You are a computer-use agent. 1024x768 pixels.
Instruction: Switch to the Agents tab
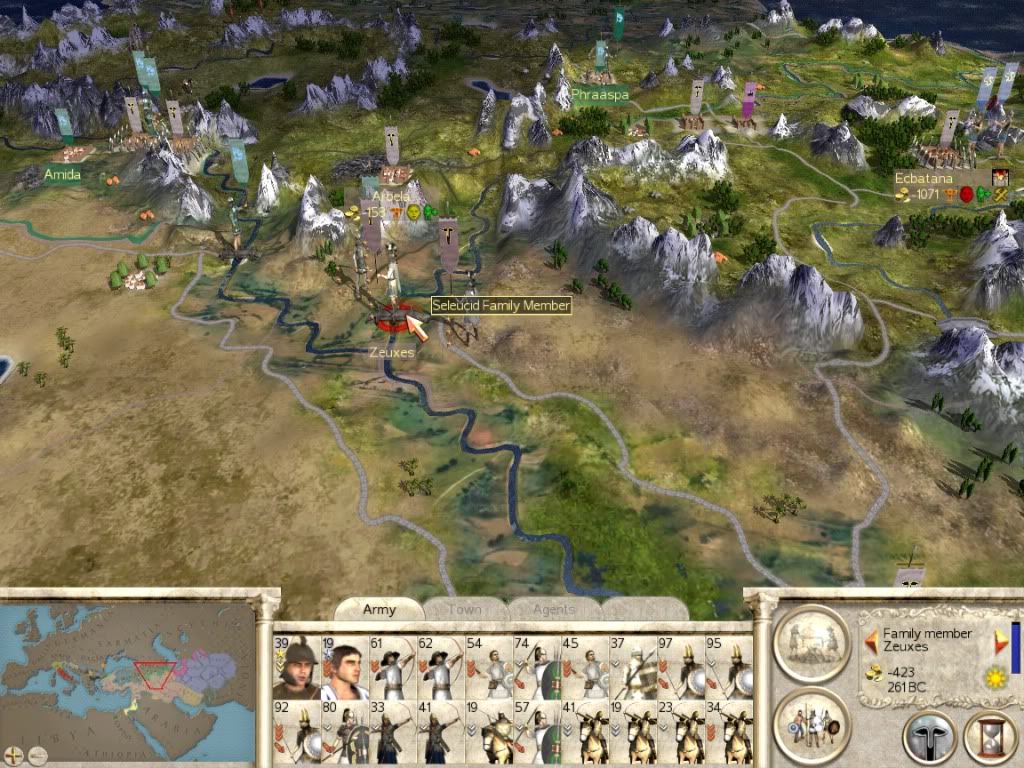click(x=553, y=609)
